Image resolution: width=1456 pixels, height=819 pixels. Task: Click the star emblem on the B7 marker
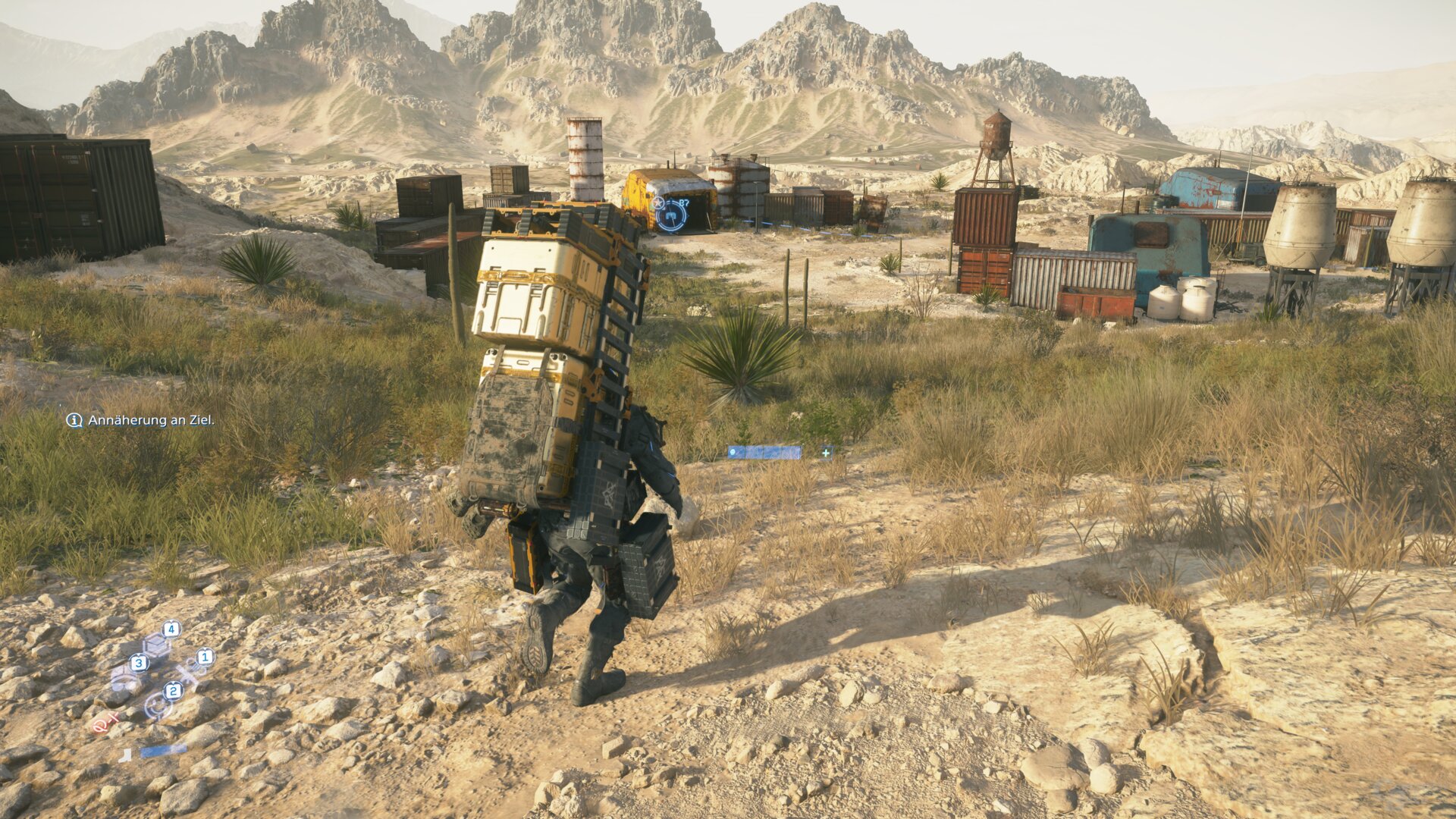coord(658,202)
